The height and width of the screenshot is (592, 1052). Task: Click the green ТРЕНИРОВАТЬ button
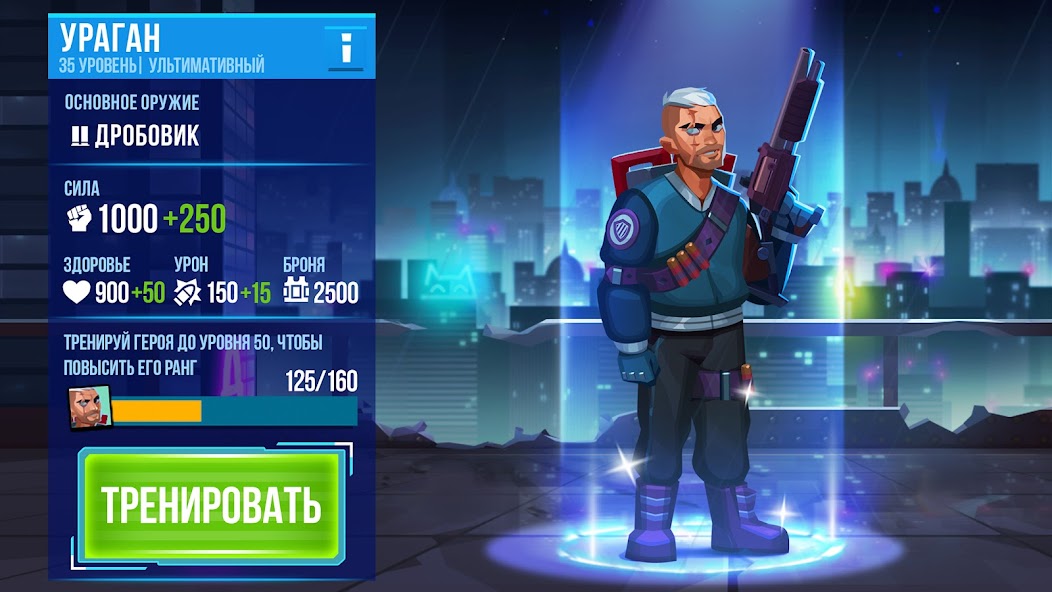(211, 506)
